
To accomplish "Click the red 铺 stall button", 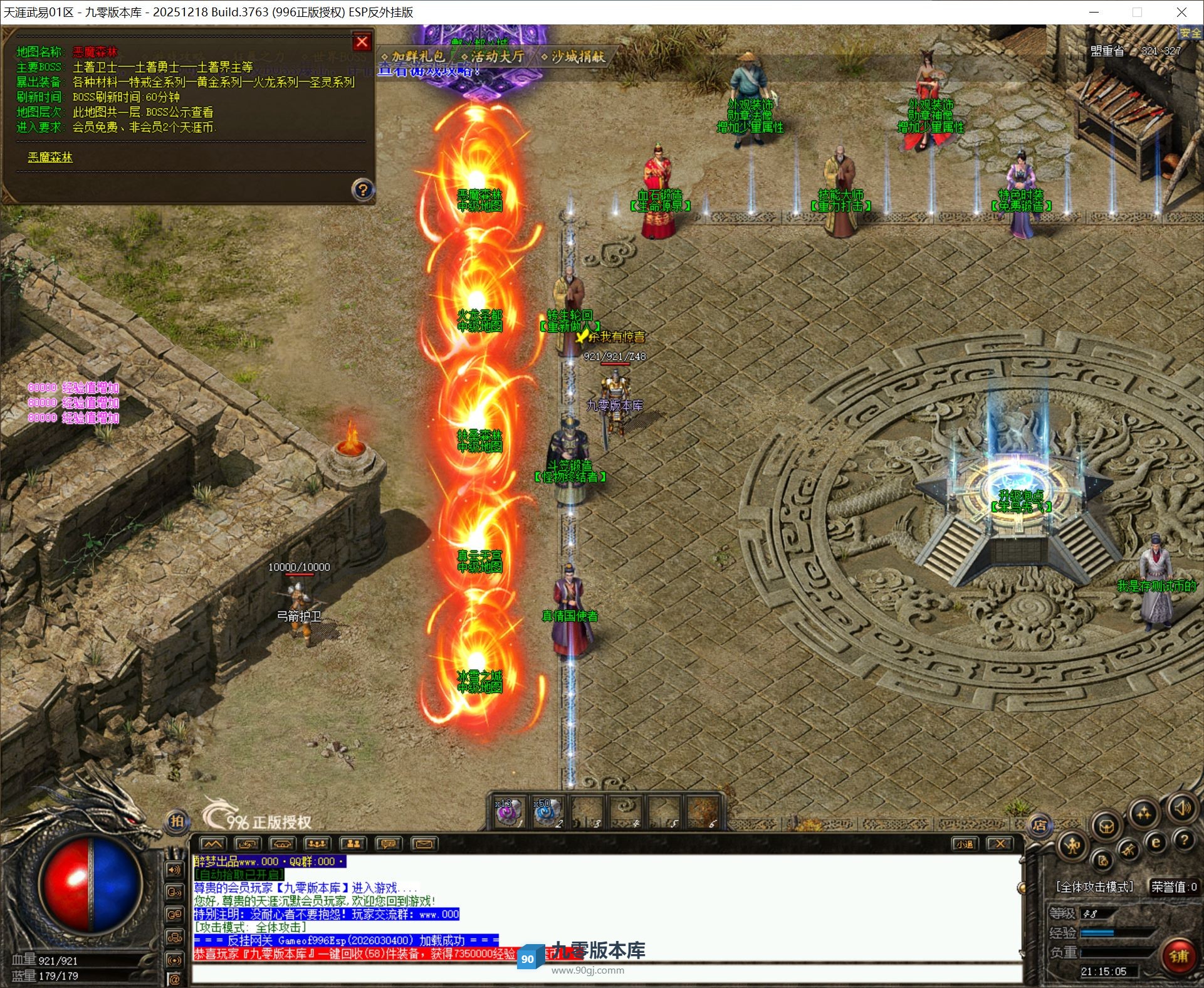I will (1178, 956).
